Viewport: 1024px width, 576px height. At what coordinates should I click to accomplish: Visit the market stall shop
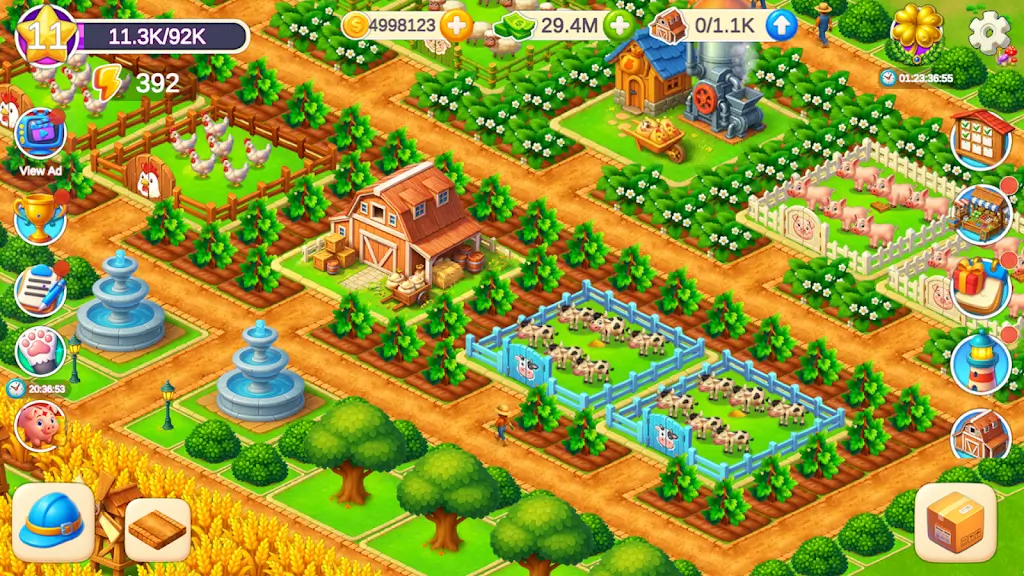click(981, 214)
